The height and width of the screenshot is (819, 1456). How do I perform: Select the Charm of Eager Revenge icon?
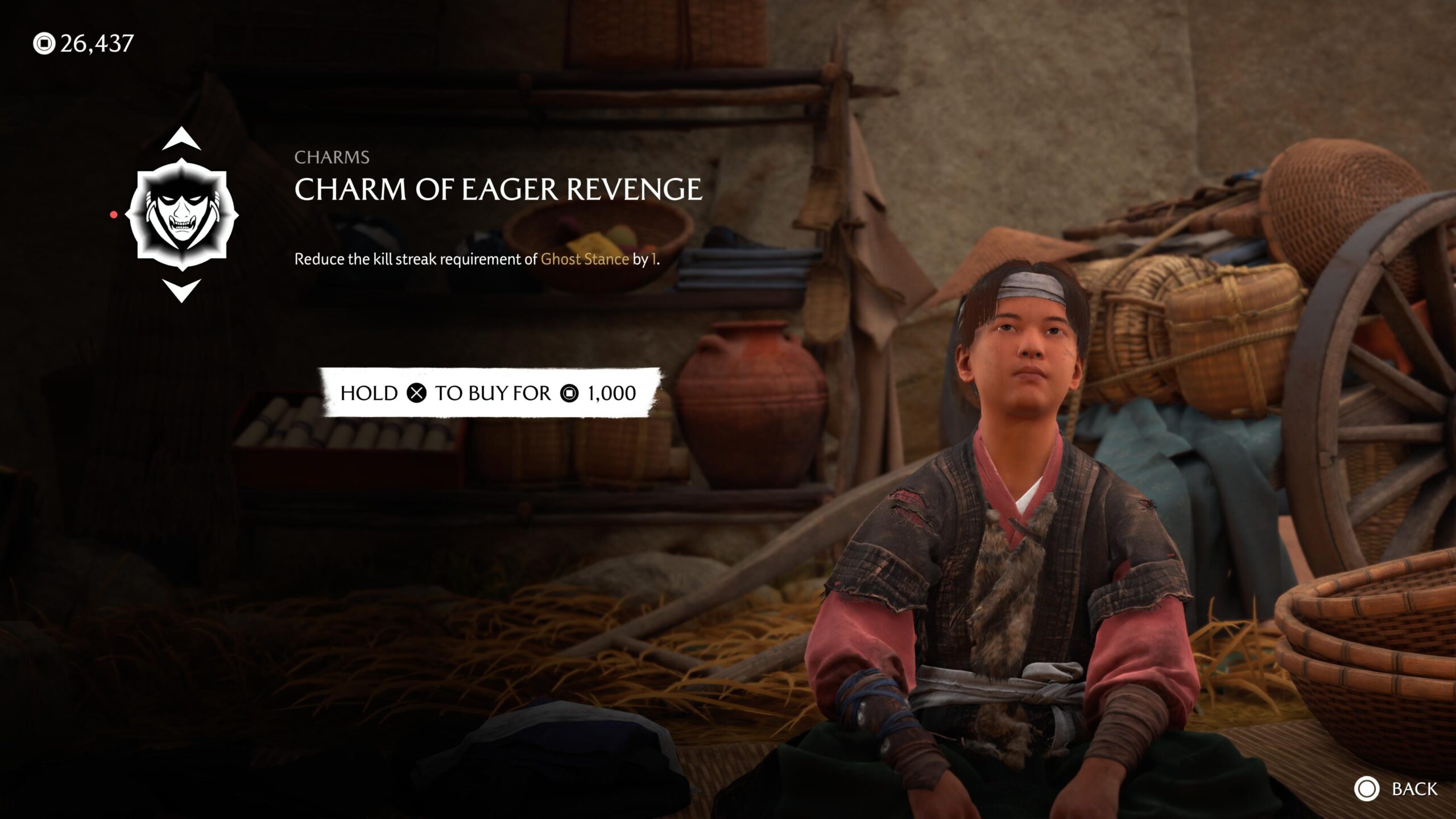coord(181,214)
